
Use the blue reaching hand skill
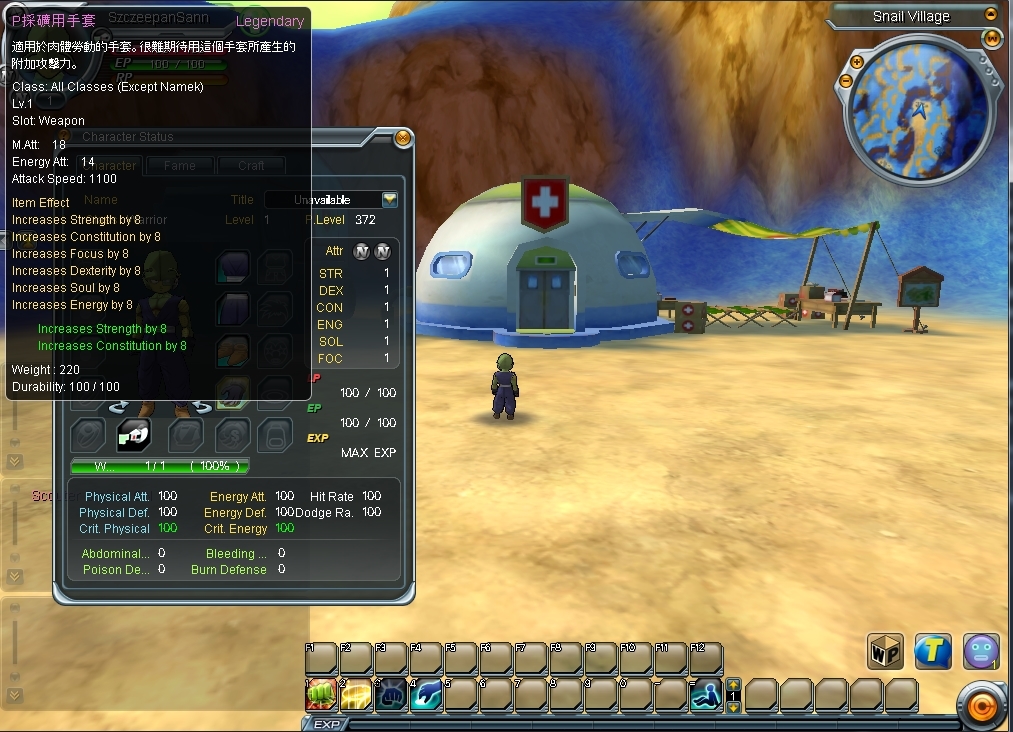(x=426, y=694)
